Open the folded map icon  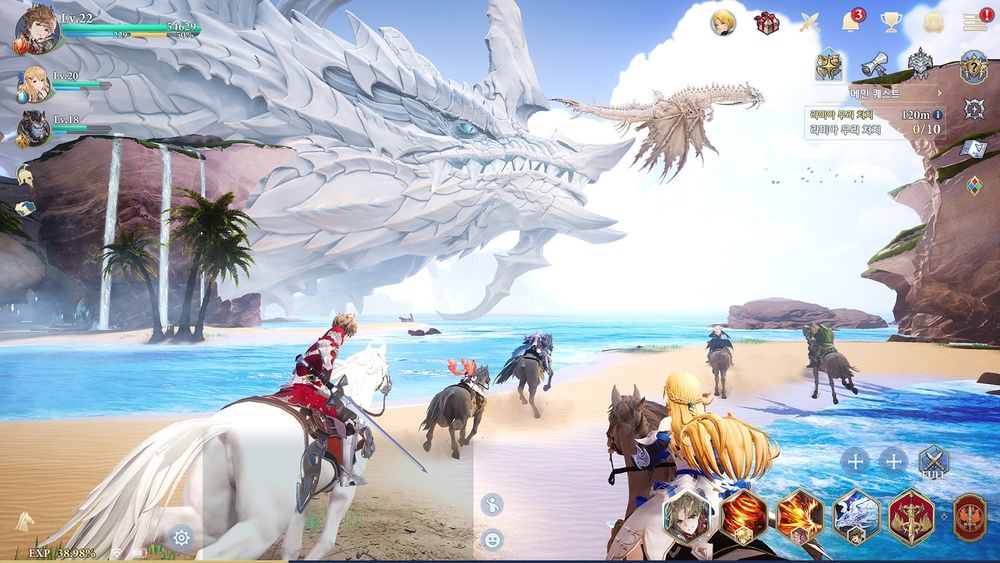click(974, 149)
